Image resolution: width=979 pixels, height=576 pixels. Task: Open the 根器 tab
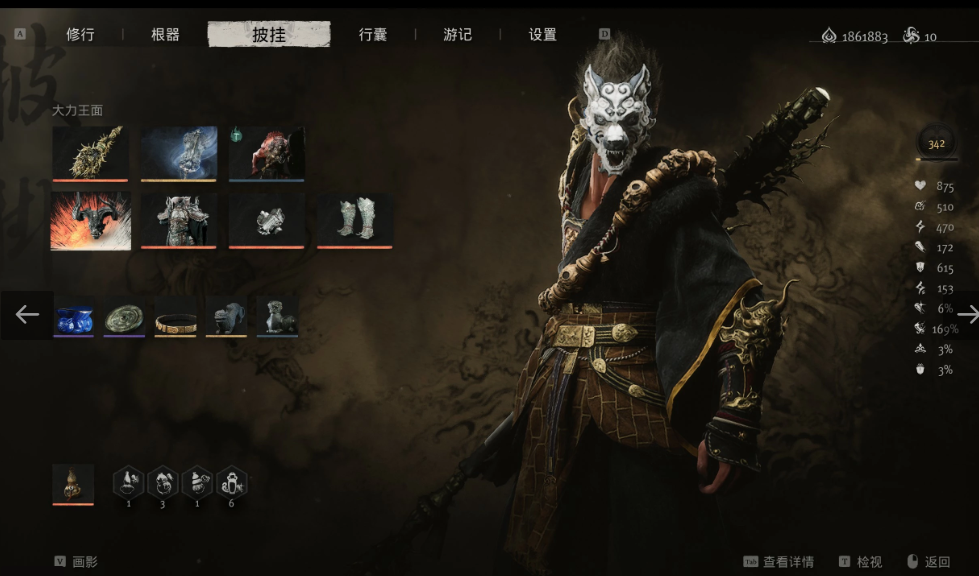tap(165, 35)
